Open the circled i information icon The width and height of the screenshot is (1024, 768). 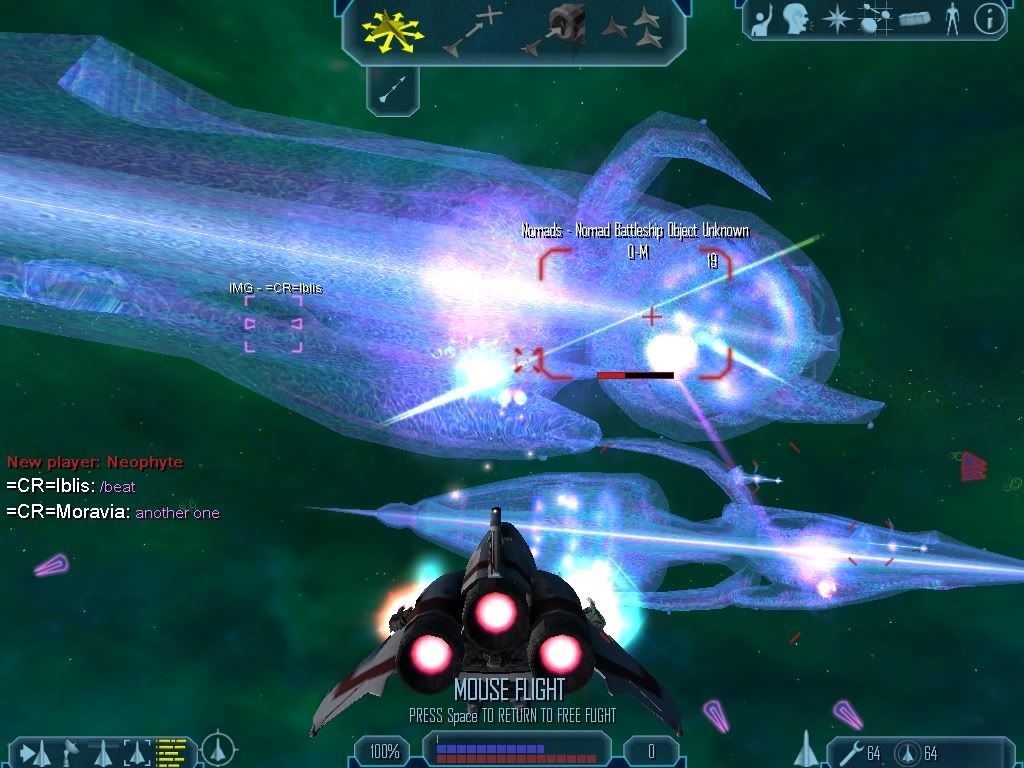click(989, 19)
